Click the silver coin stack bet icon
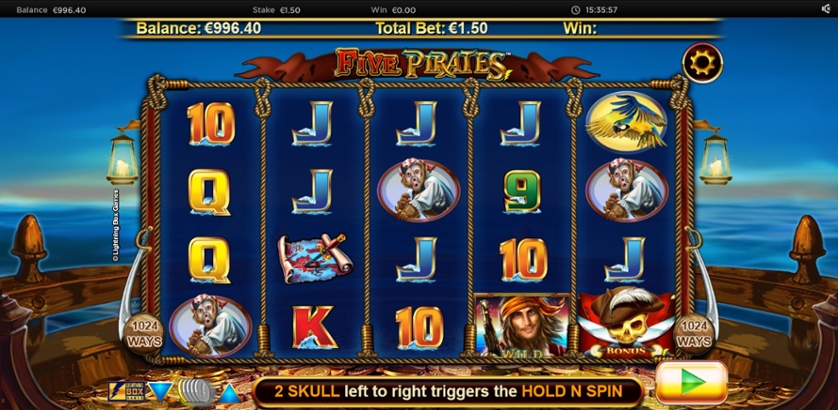Image resolution: width=838 pixels, height=410 pixels. [195, 391]
